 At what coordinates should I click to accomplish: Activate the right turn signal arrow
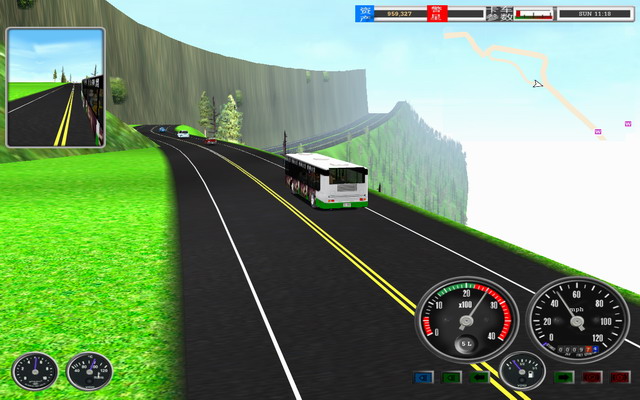[x=563, y=378]
